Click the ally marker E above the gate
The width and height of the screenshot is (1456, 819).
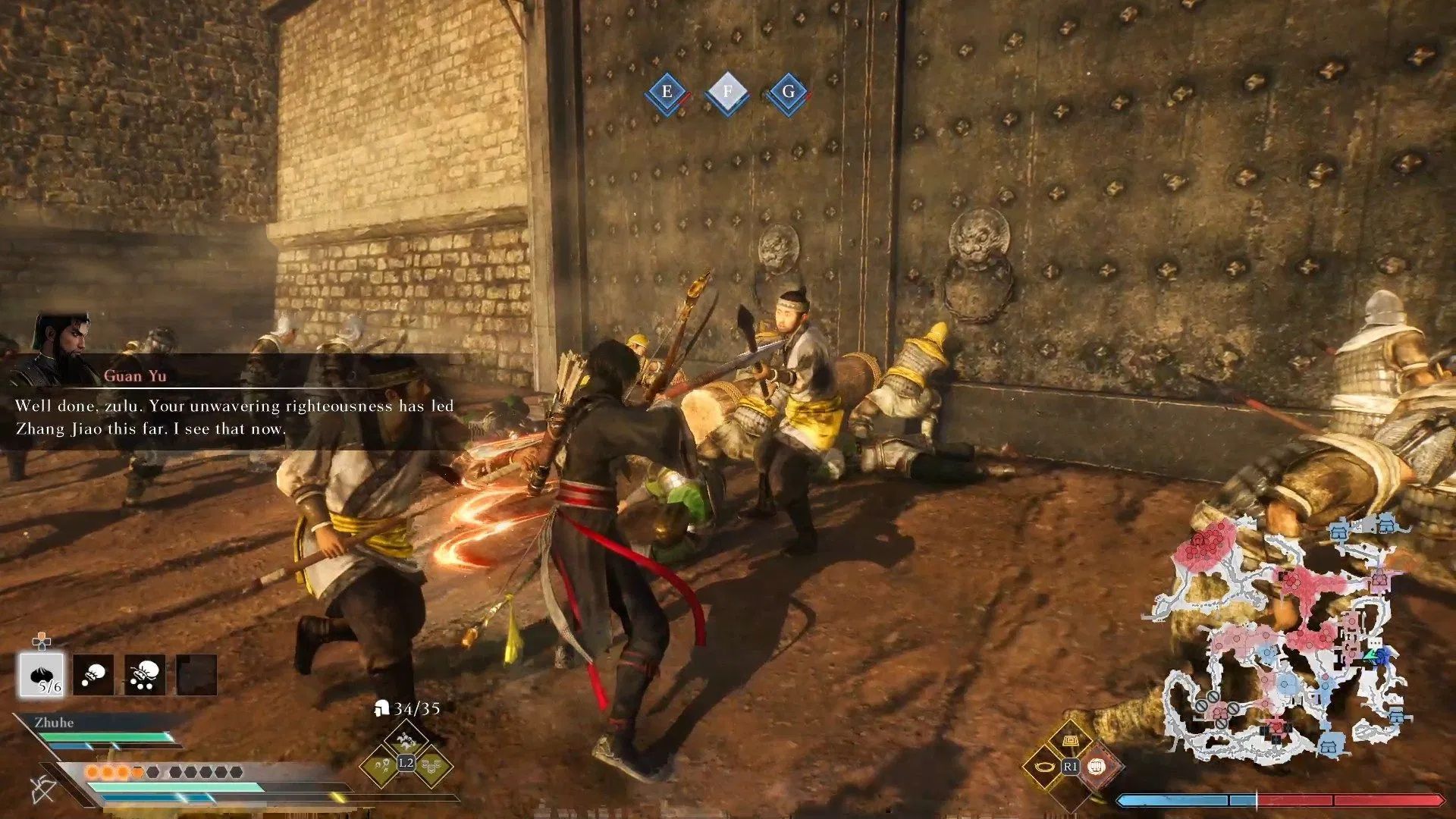(x=666, y=93)
